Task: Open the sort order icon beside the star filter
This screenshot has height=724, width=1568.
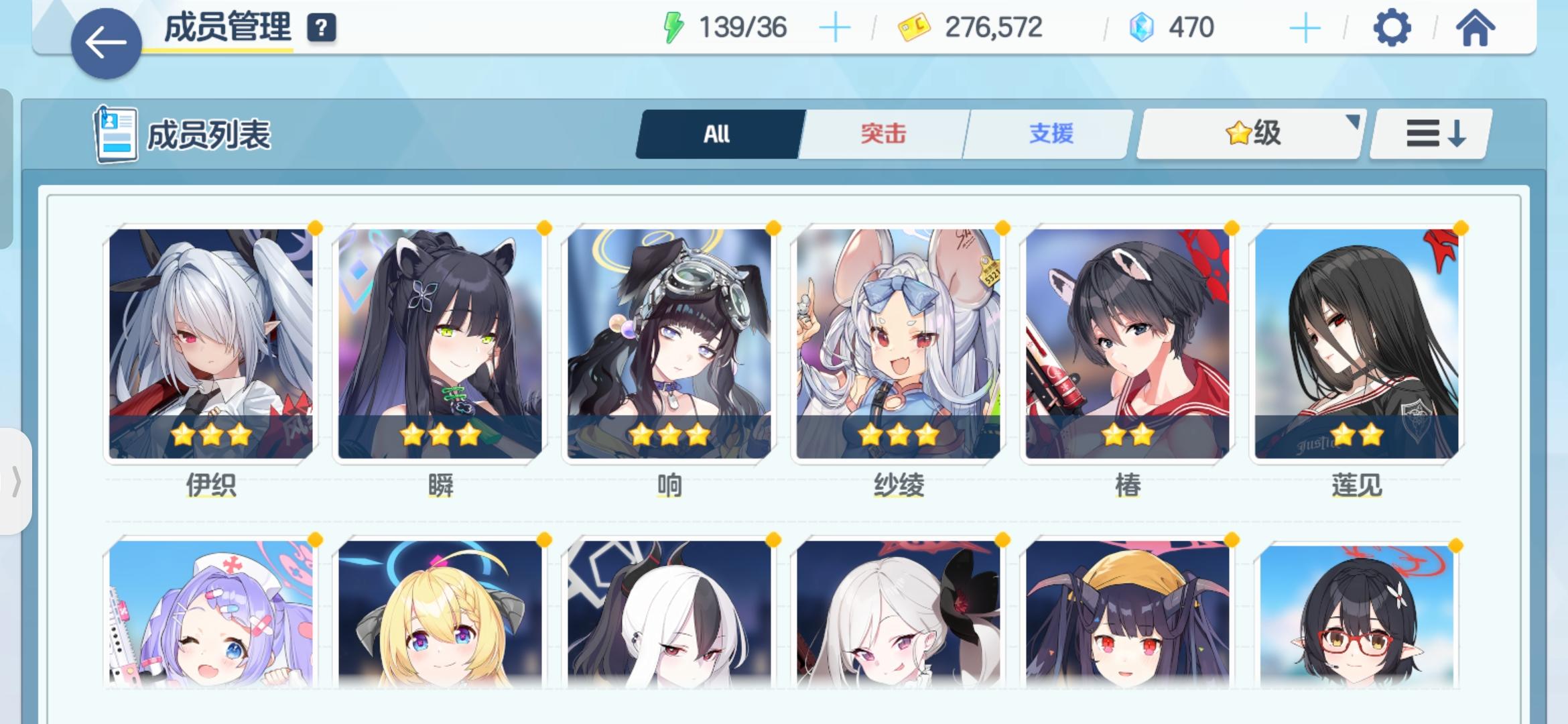Action: coord(1429,133)
